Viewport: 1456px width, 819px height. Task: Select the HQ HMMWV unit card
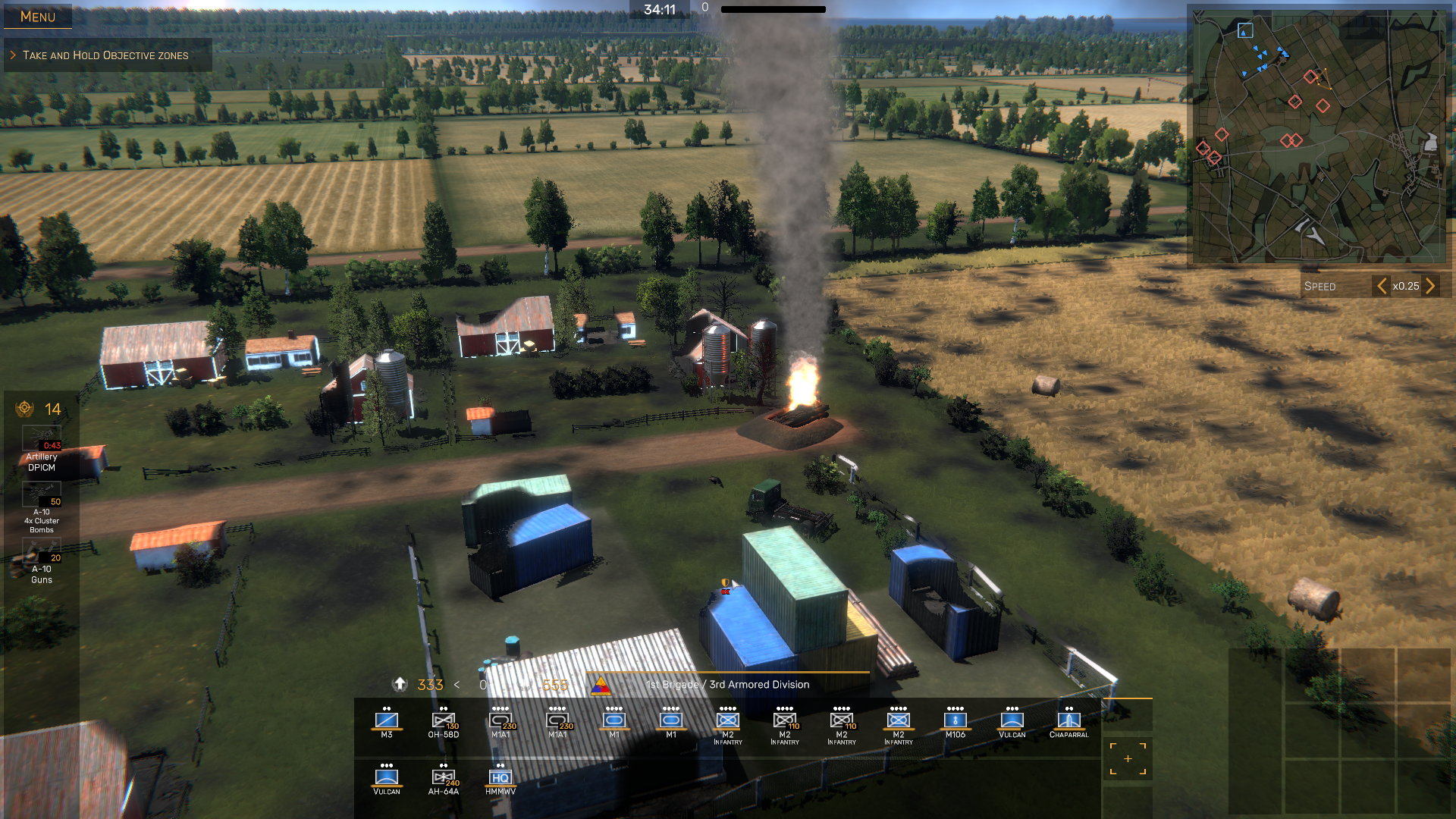click(500, 779)
